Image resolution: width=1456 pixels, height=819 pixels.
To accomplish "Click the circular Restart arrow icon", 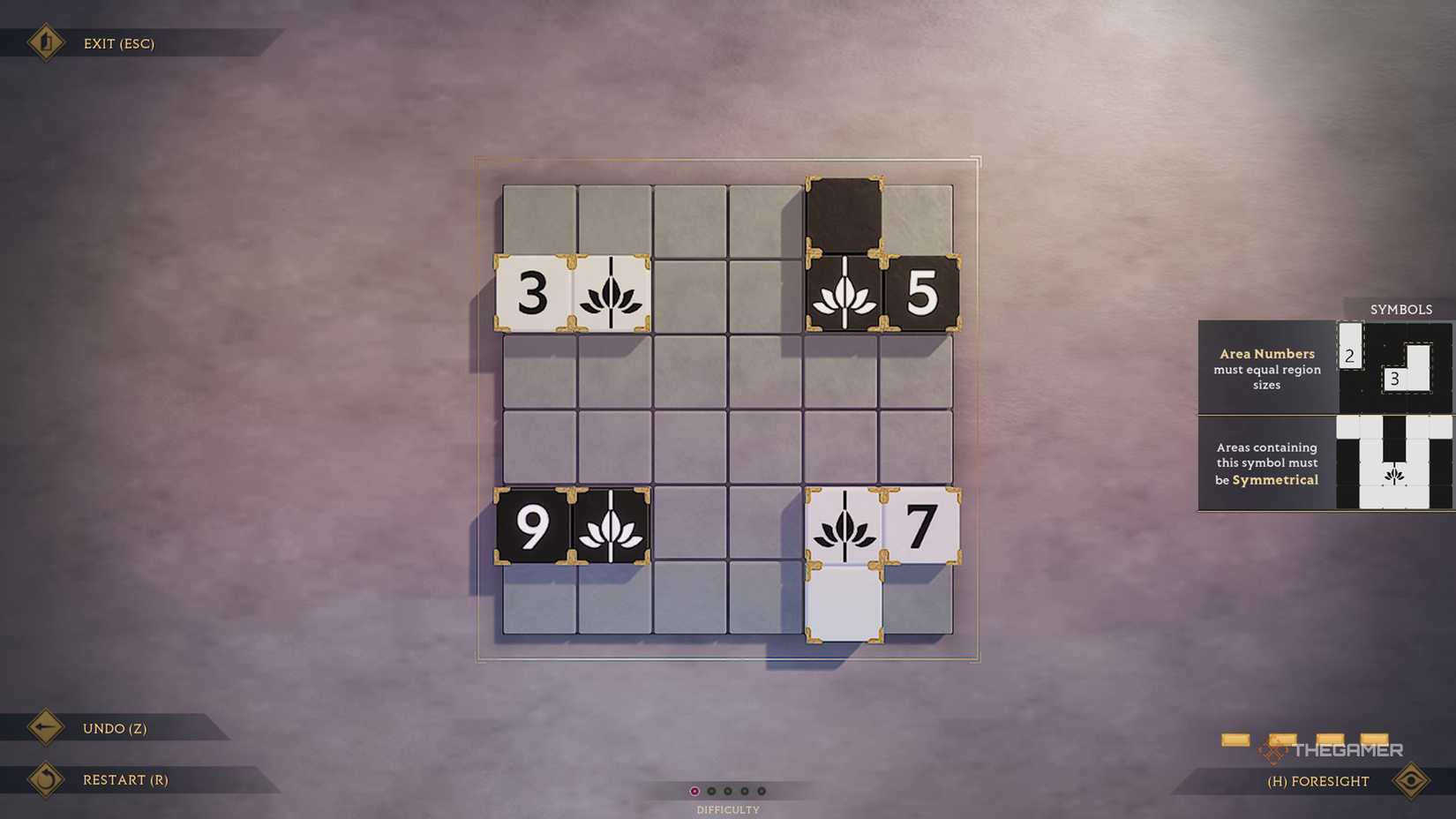I will tap(46, 779).
